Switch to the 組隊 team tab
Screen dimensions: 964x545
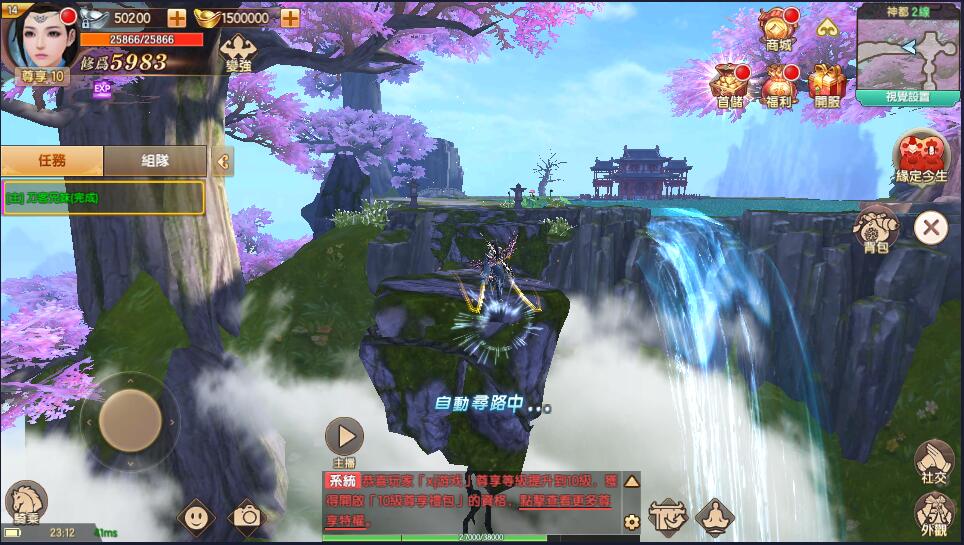click(x=155, y=161)
